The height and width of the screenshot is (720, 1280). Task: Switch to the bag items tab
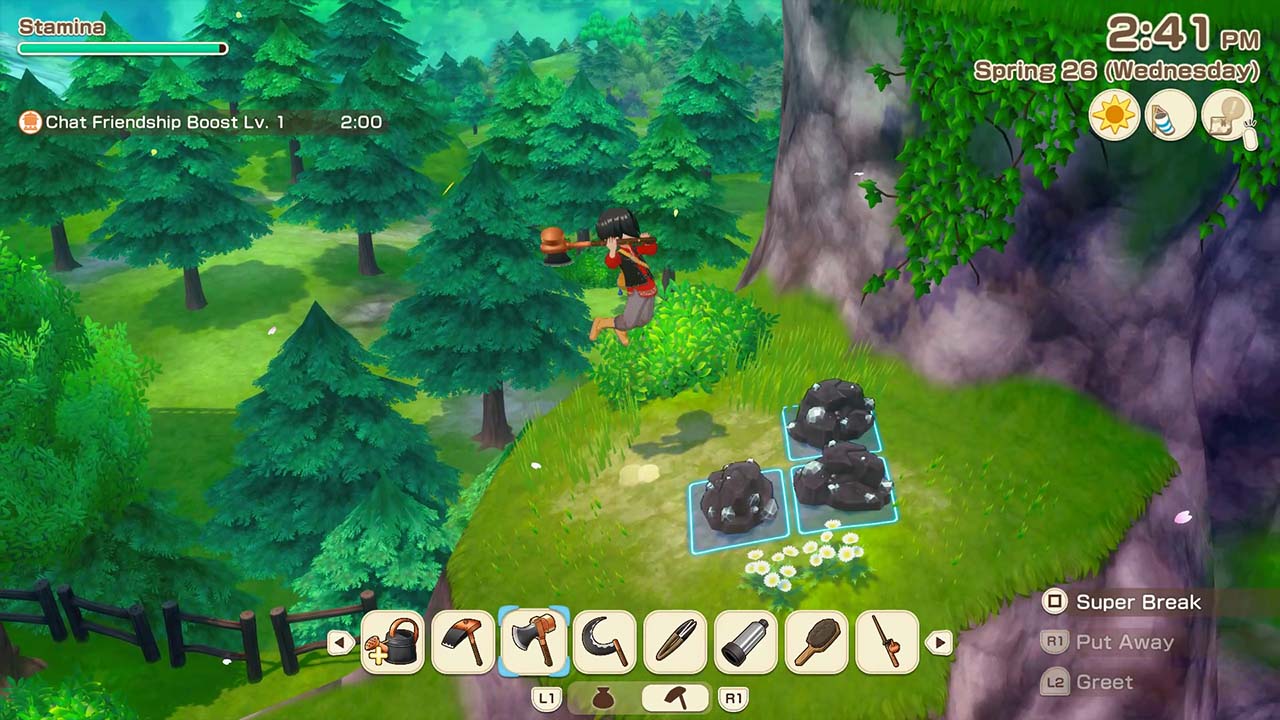coord(602,698)
